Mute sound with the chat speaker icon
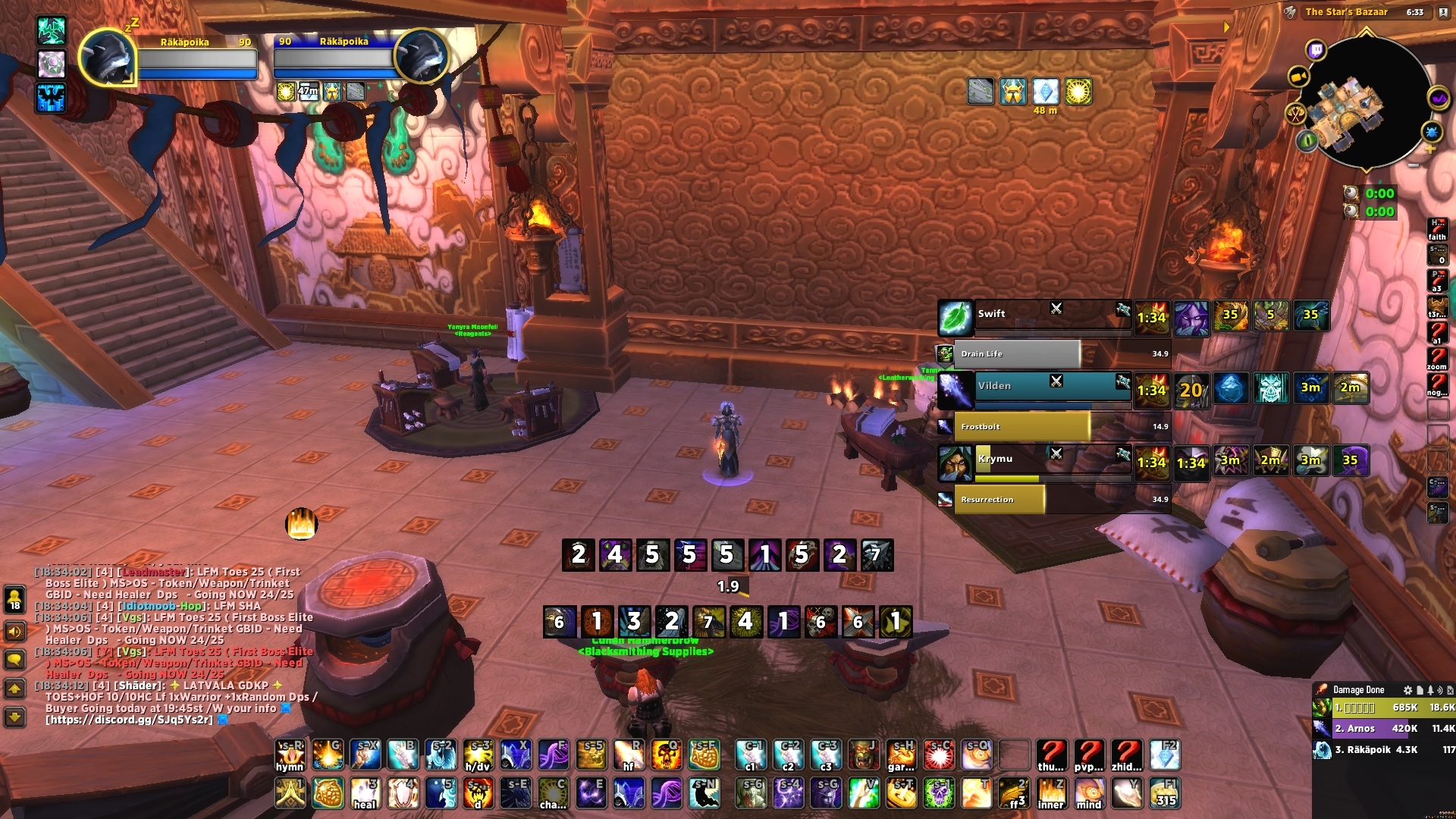 [x=14, y=632]
